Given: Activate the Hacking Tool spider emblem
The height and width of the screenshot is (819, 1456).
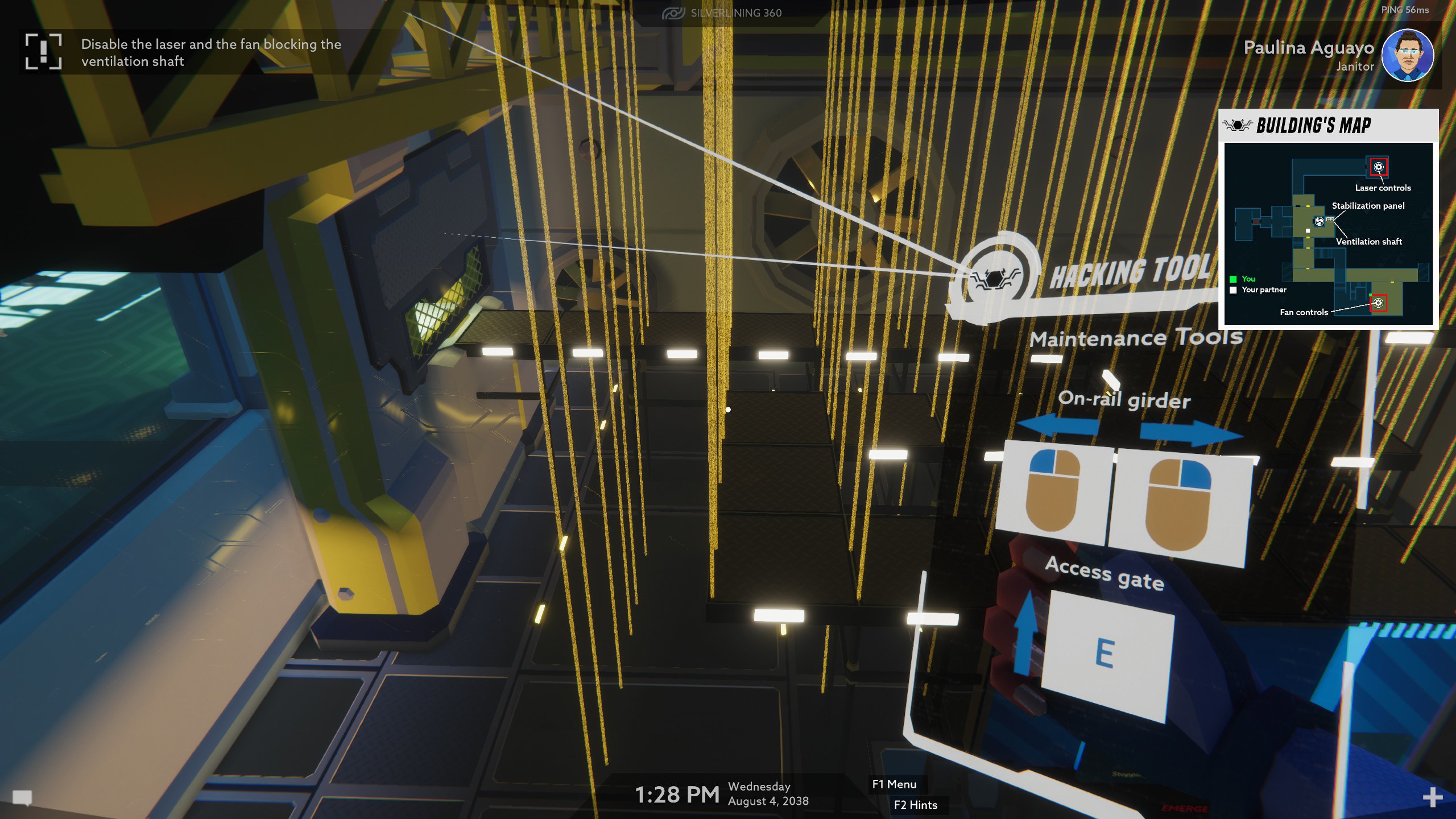Looking at the screenshot, I should pyautogui.click(x=993, y=278).
